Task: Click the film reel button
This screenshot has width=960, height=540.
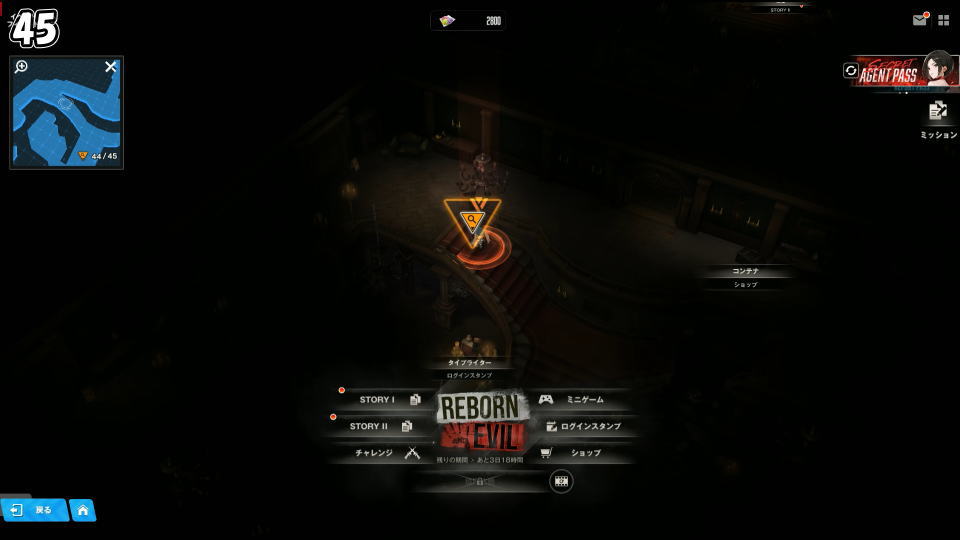Action: (x=561, y=481)
